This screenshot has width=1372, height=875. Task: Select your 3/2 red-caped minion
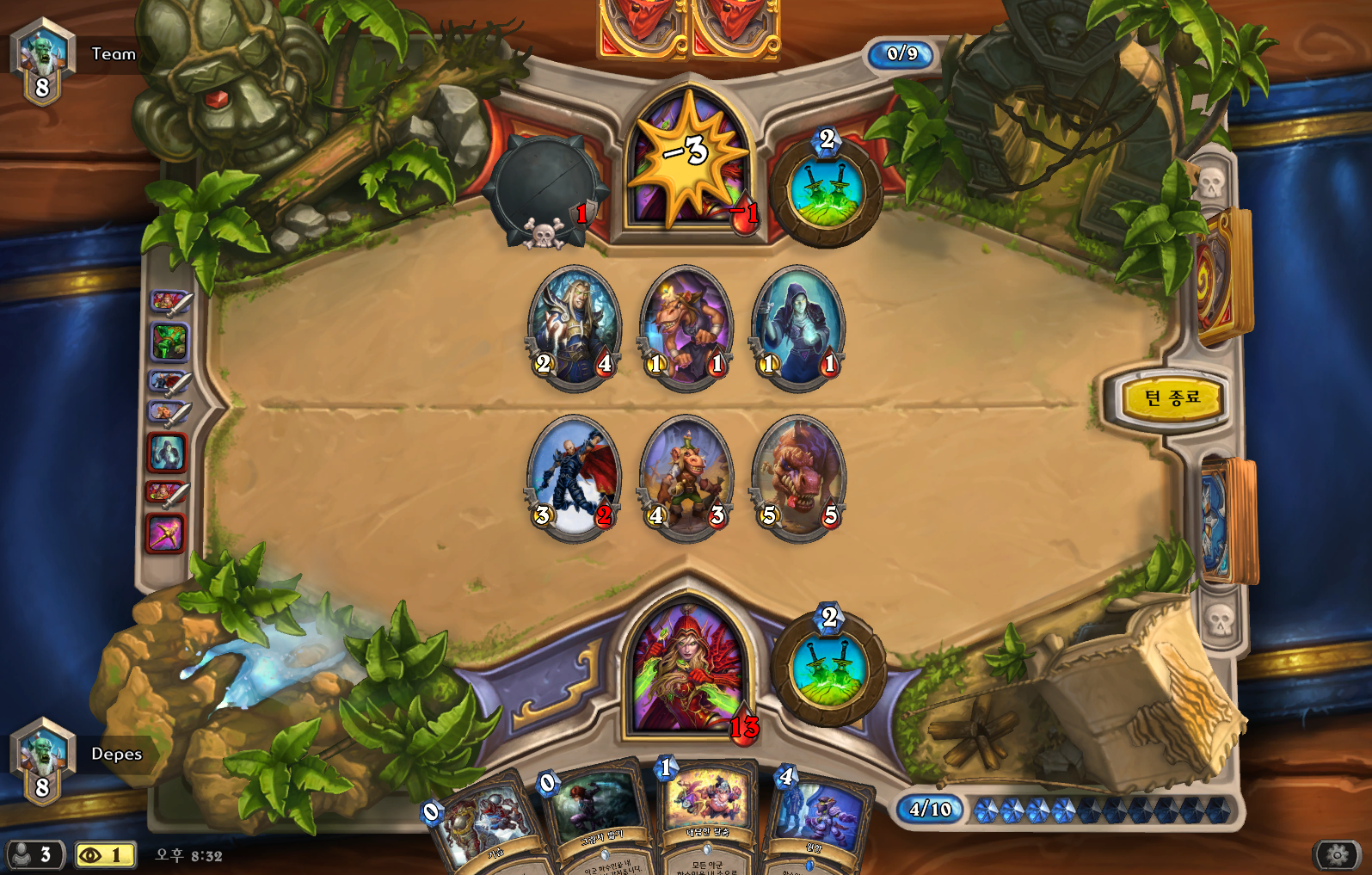pyautogui.click(x=574, y=478)
